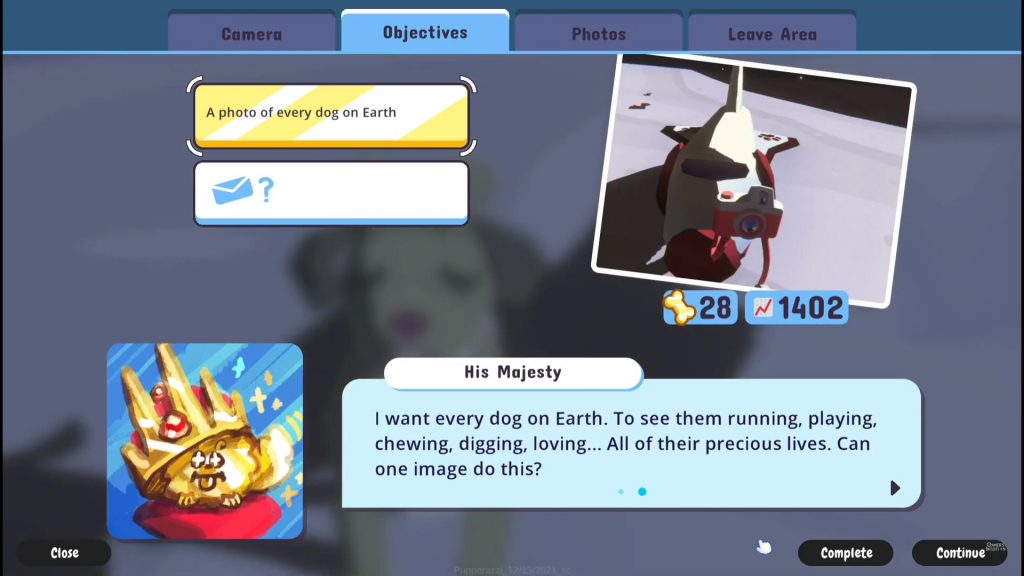Screen dimensions: 1024x576
Task: Click the Continue button
Action: [961, 553]
